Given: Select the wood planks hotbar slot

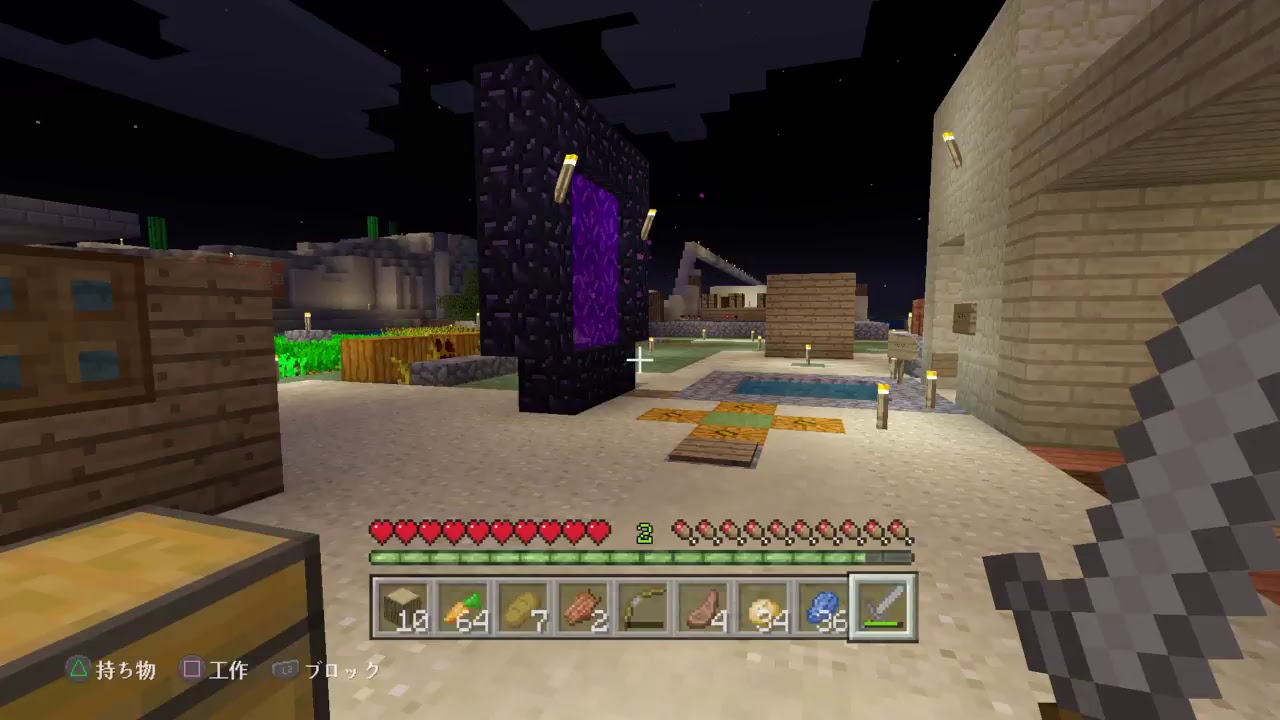Looking at the screenshot, I should point(403,605).
